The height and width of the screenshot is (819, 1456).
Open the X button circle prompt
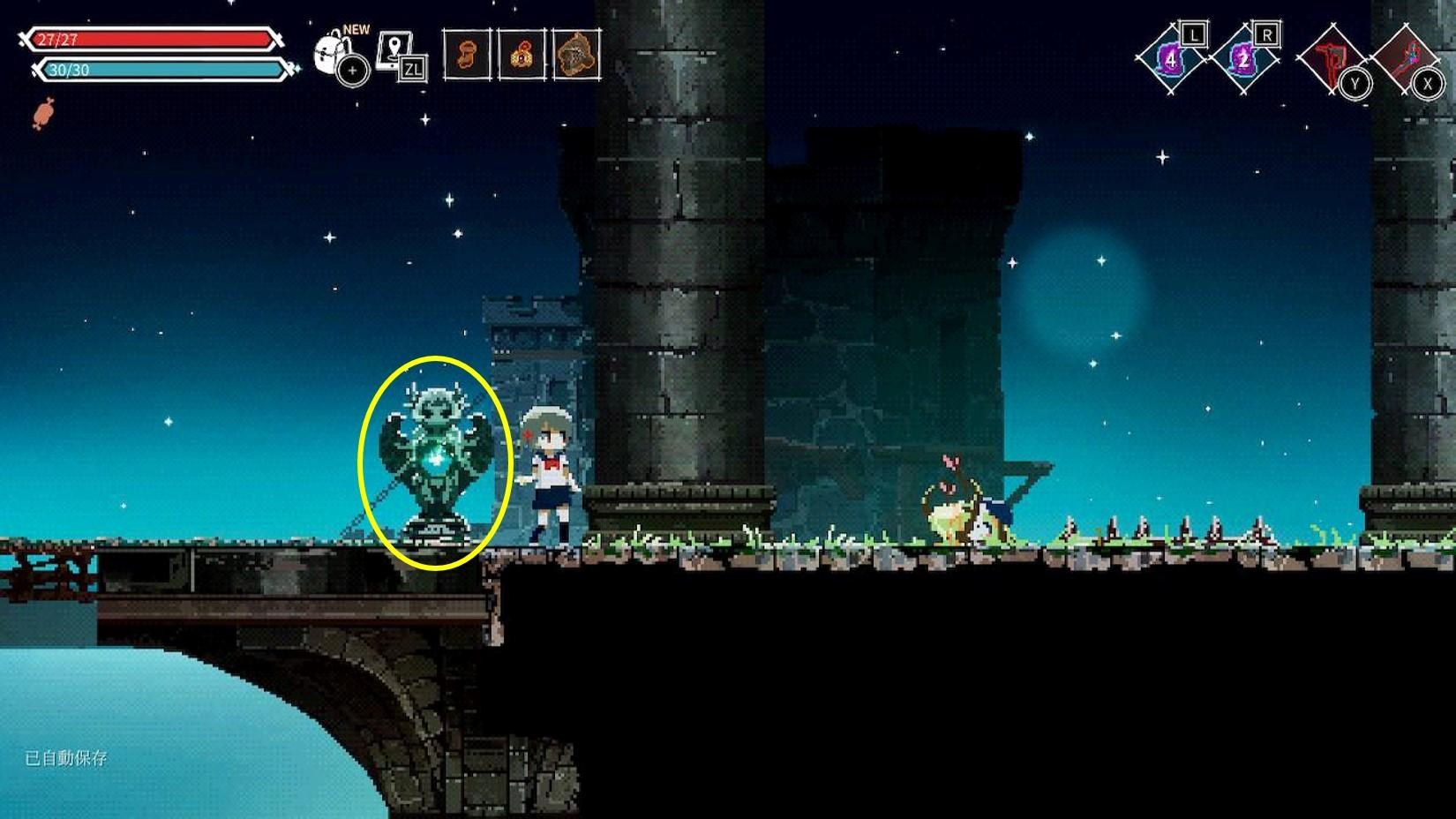click(x=1428, y=85)
